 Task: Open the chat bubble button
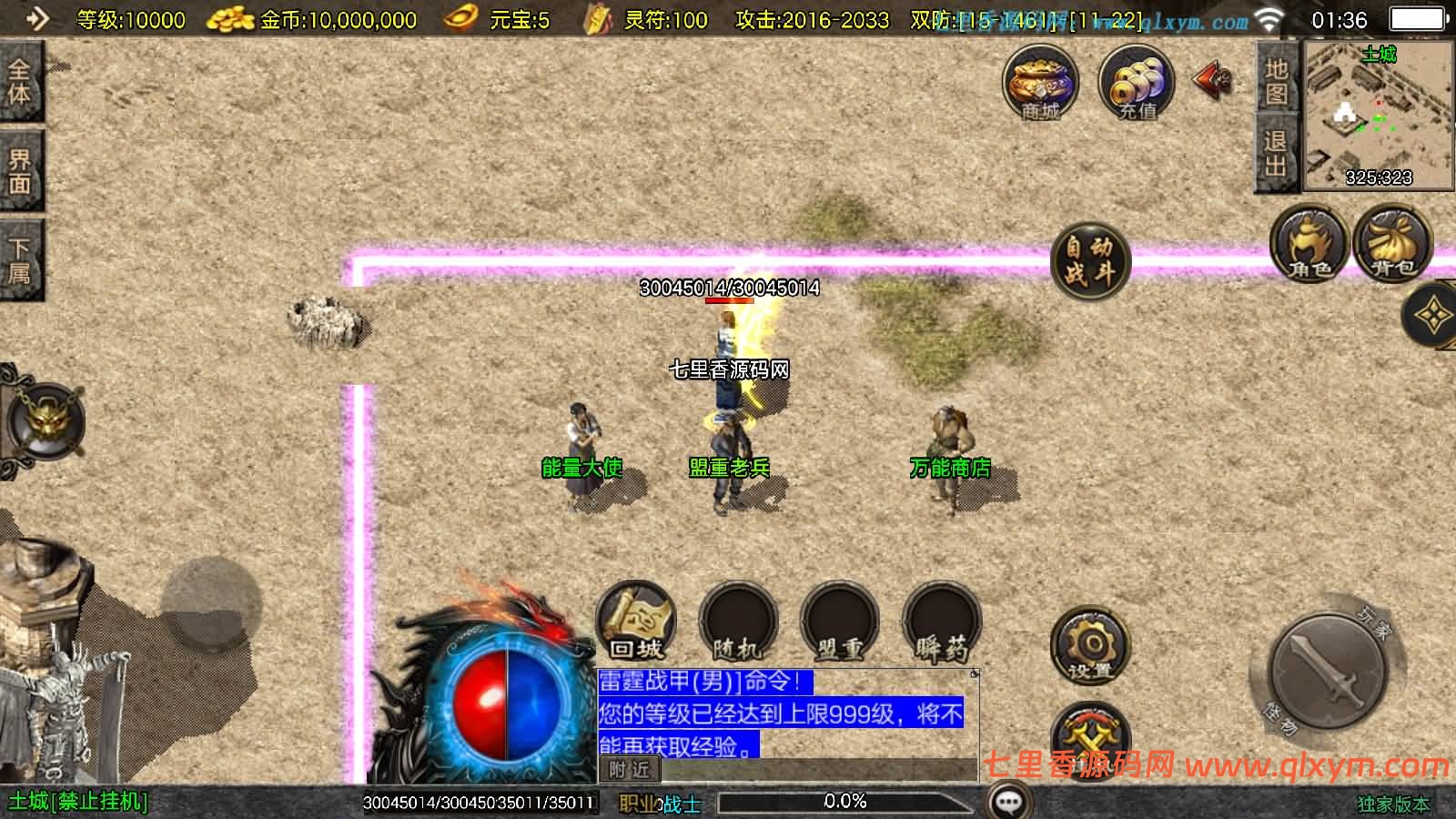click(1009, 802)
